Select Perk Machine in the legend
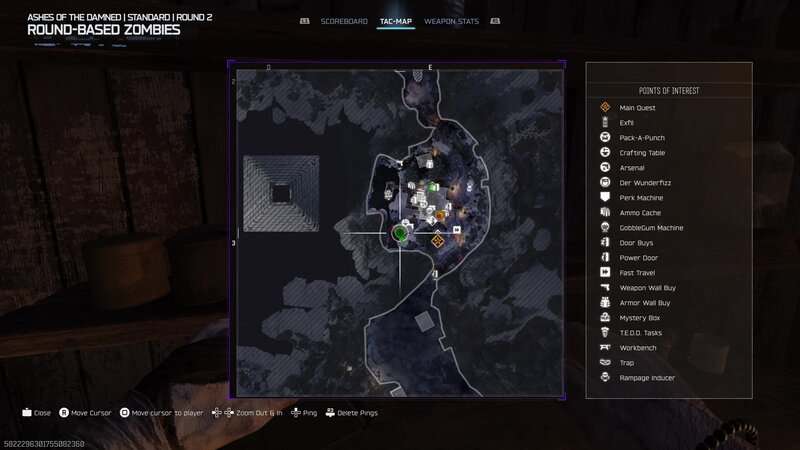 tap(640, 197)
